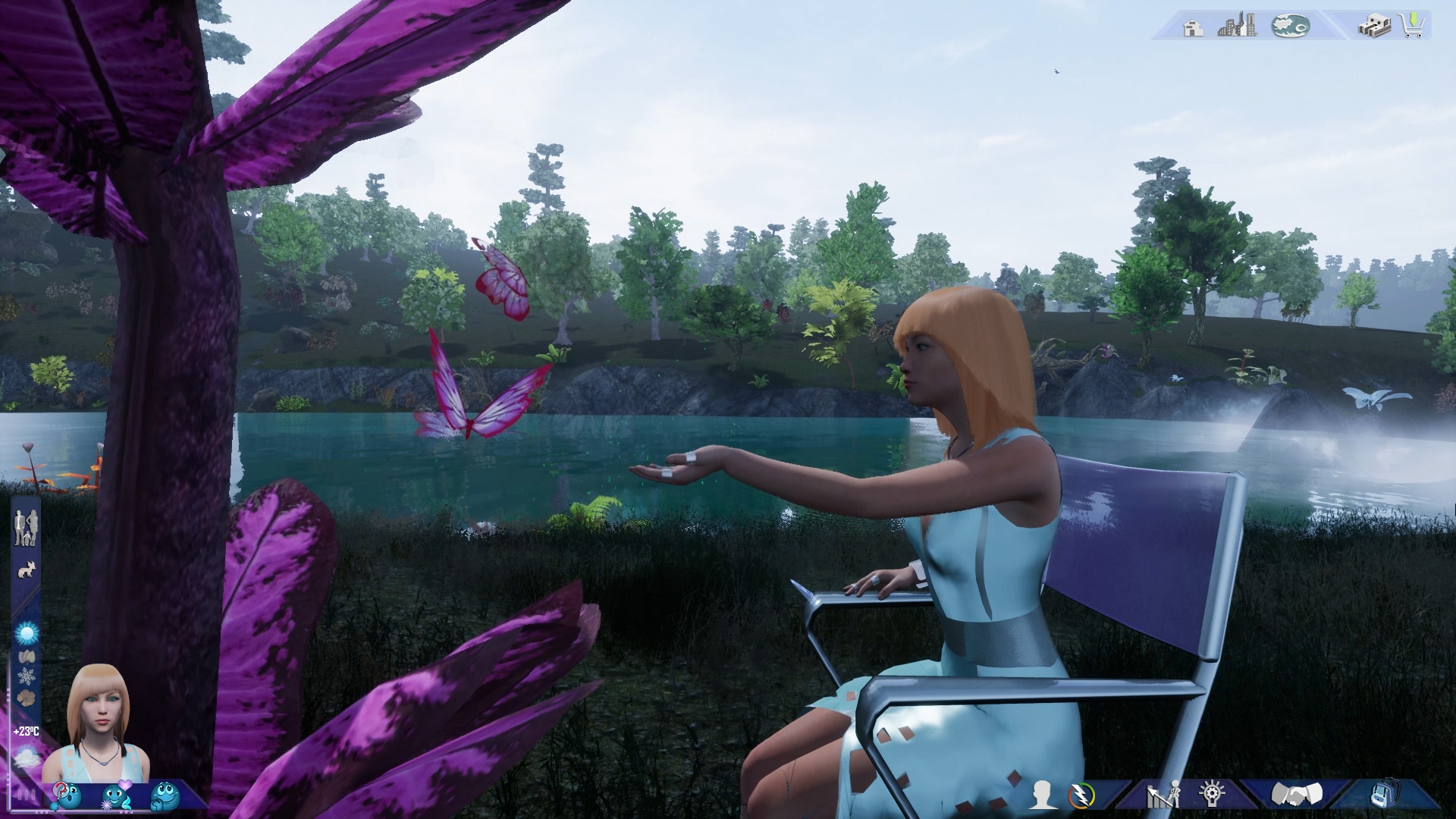Switch to the city skyline view
The width and height of the screenshot is (1456, 819).
click(1237, 27)
